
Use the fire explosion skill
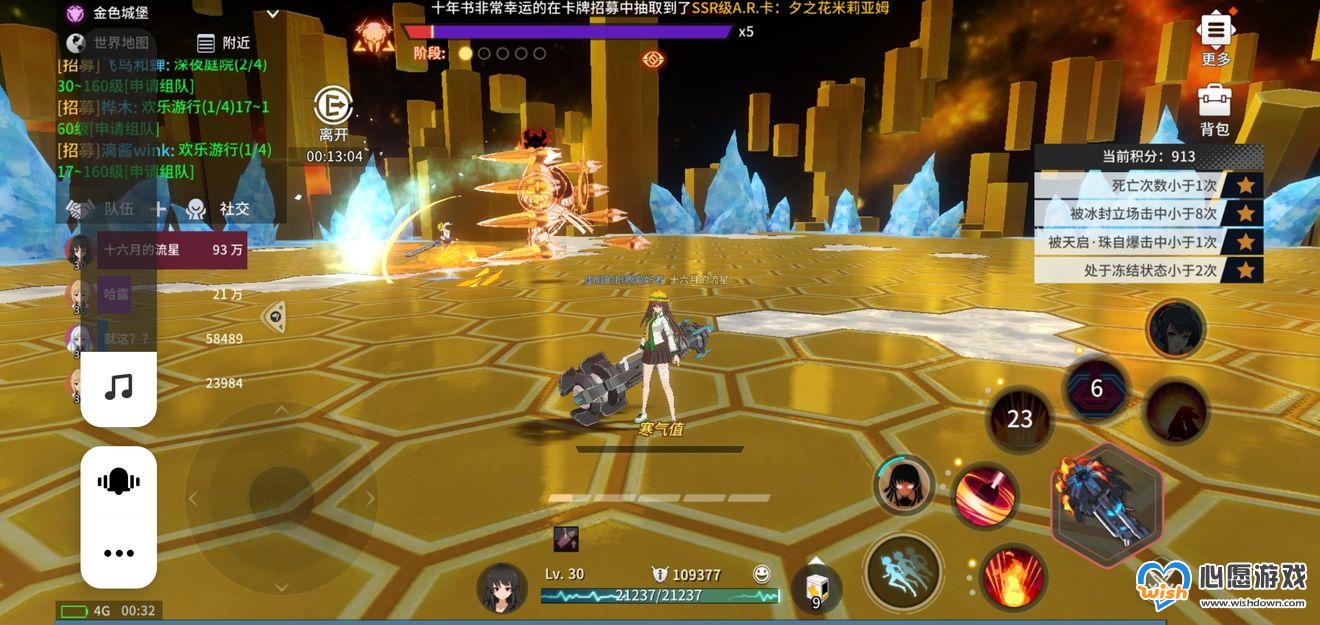[x=1012, y=578]
